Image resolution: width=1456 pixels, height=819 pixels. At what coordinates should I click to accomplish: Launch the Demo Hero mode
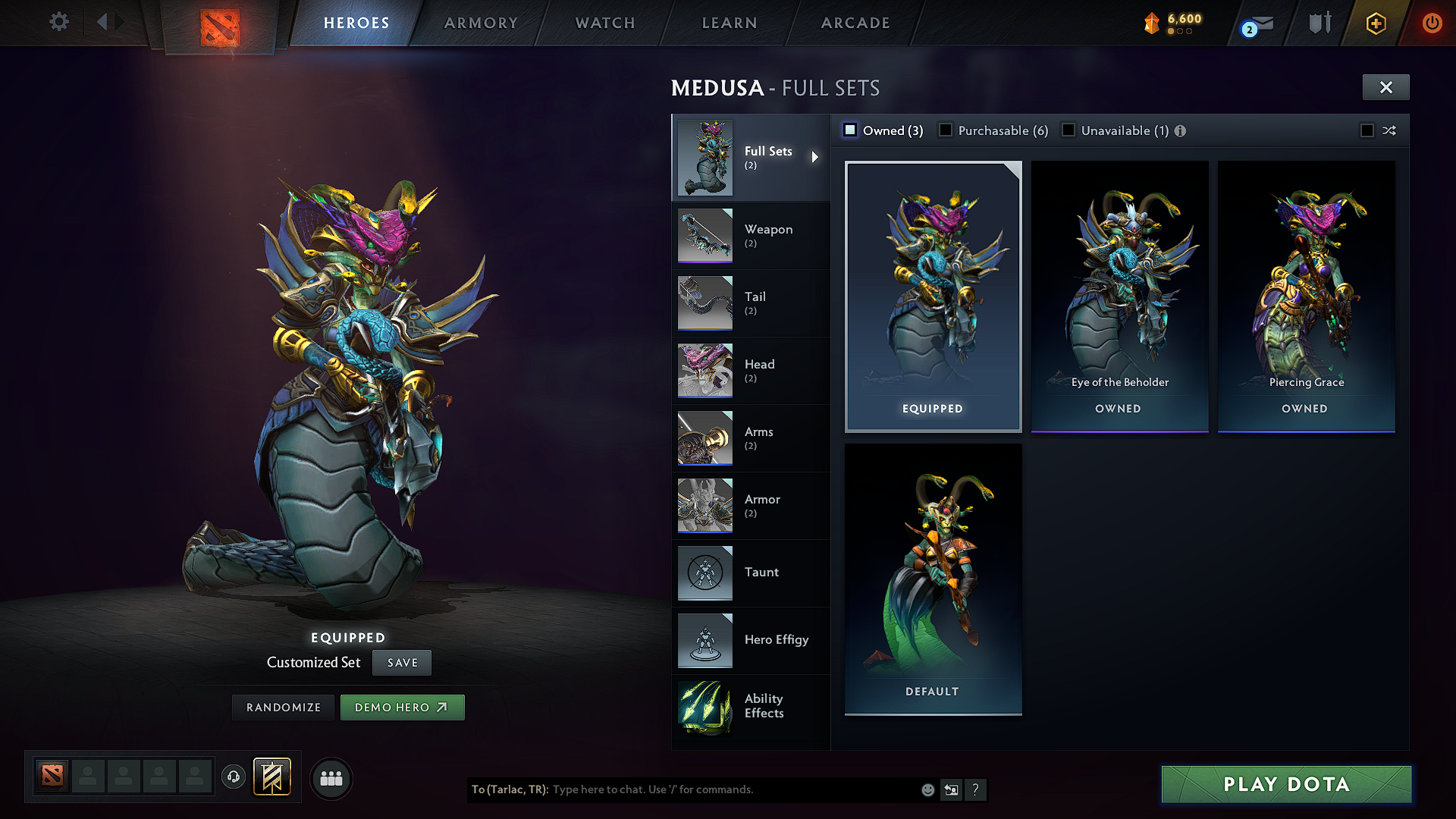click(x=402, y=708)
